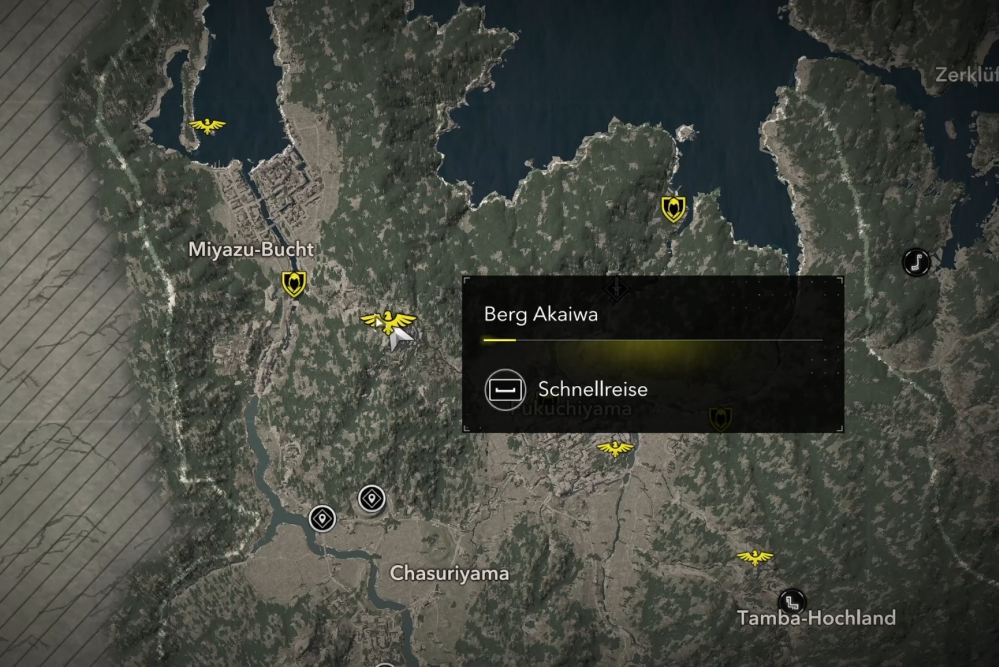The width and height of the screenshot is (999, 667).
Task: Click the eagle viewpoint on the Miyazu bay water
Action: tap(207, 126)
